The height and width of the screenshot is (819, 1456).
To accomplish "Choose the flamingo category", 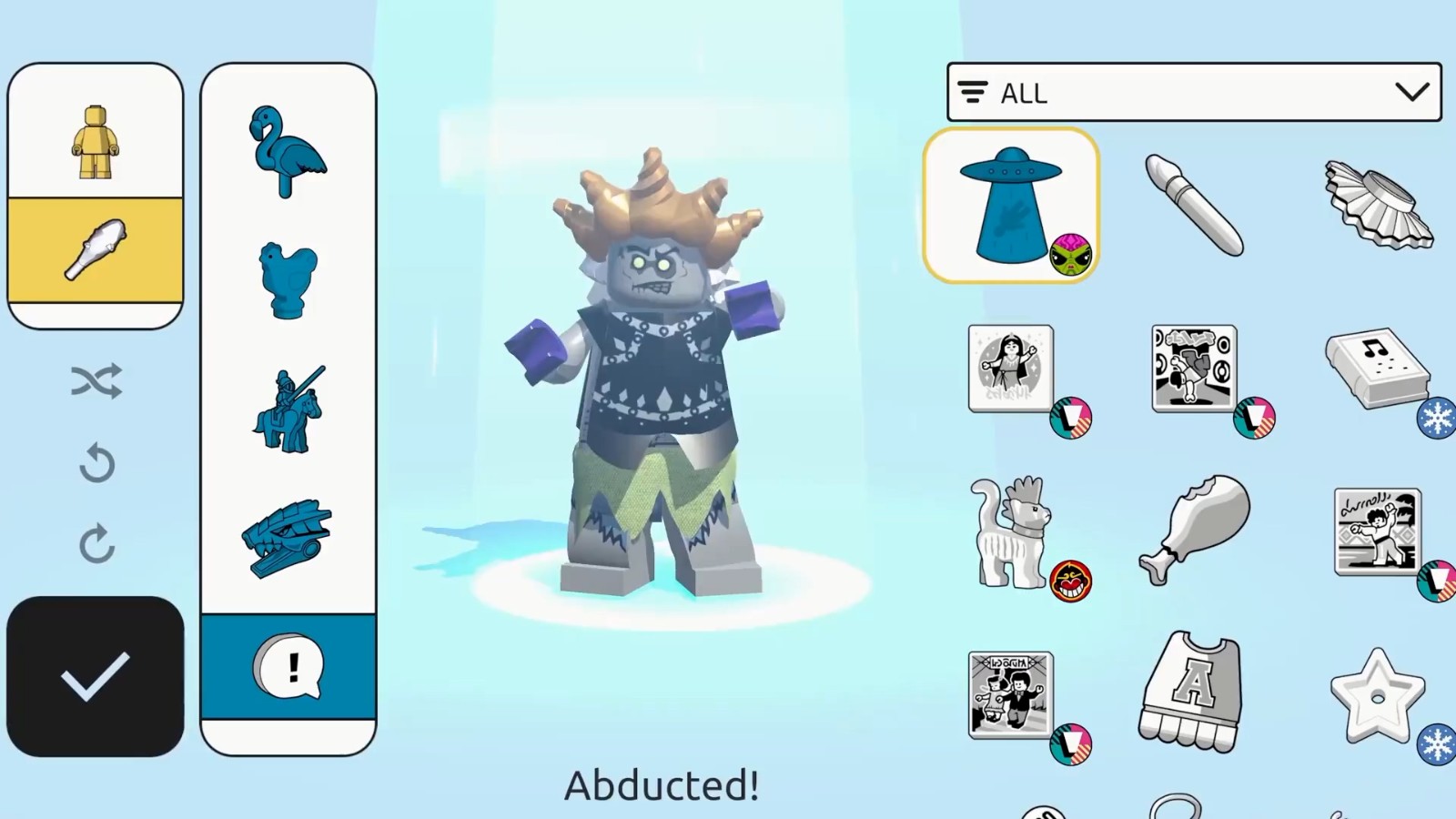I will click(x=288, y=151).
